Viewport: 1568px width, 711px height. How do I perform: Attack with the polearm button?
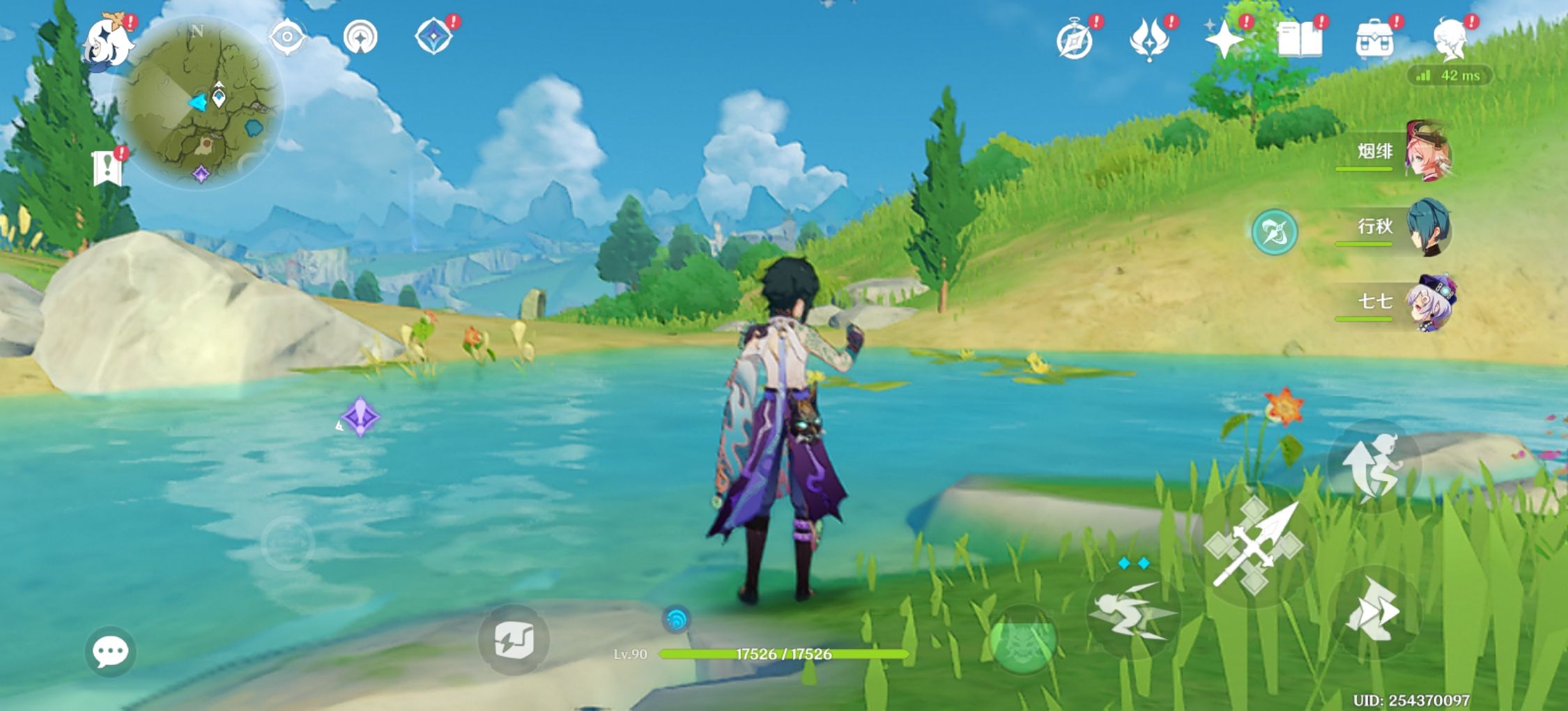tap(1253, 545)
